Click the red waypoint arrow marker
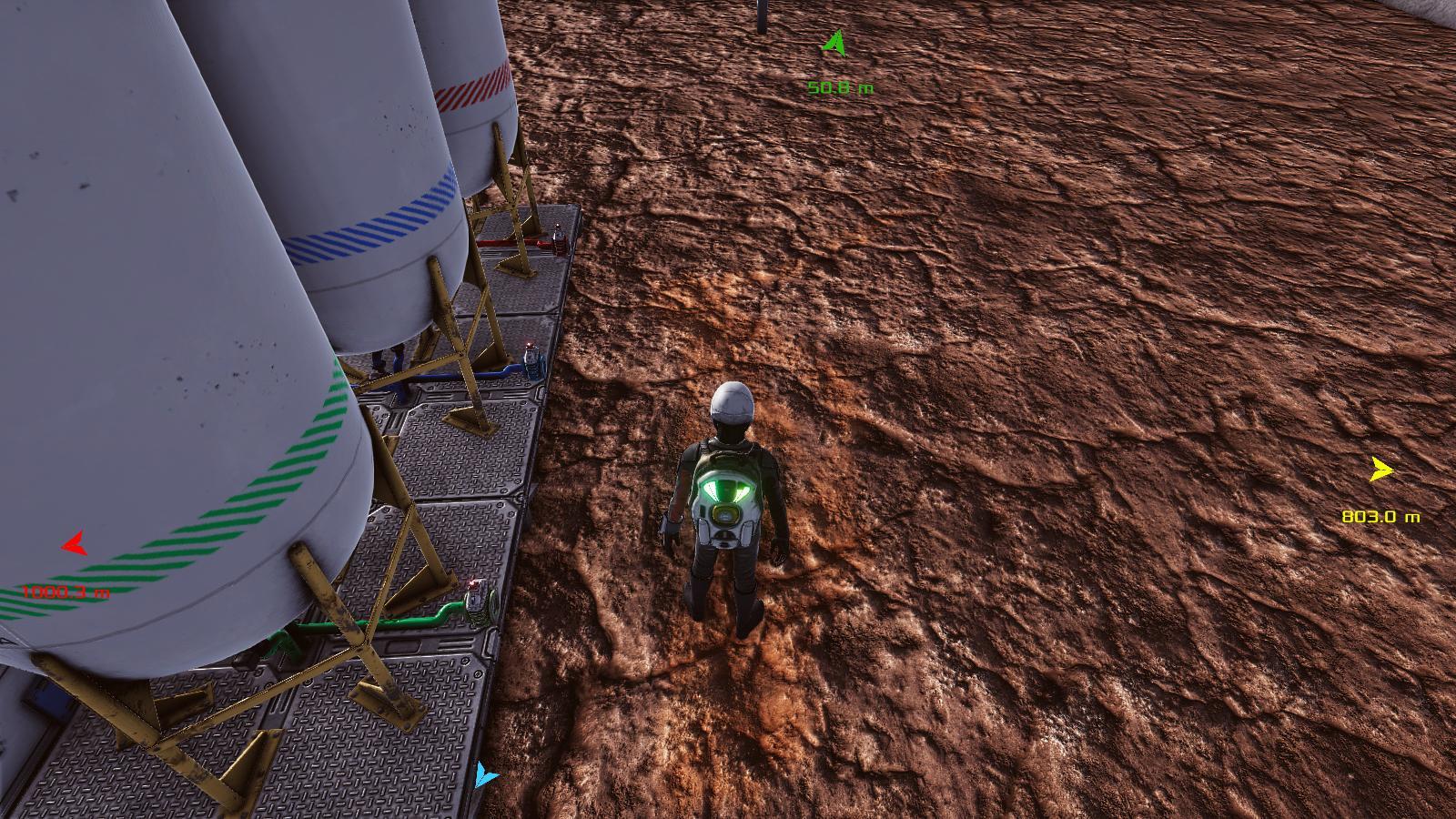 [x=74, y=545]
